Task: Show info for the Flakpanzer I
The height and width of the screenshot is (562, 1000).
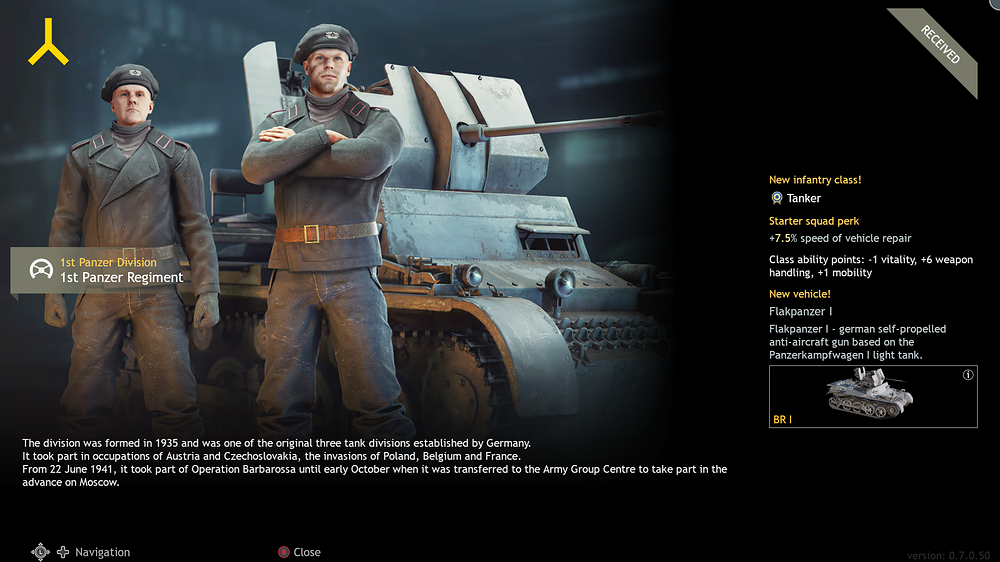Action: (x=968, y=375)
